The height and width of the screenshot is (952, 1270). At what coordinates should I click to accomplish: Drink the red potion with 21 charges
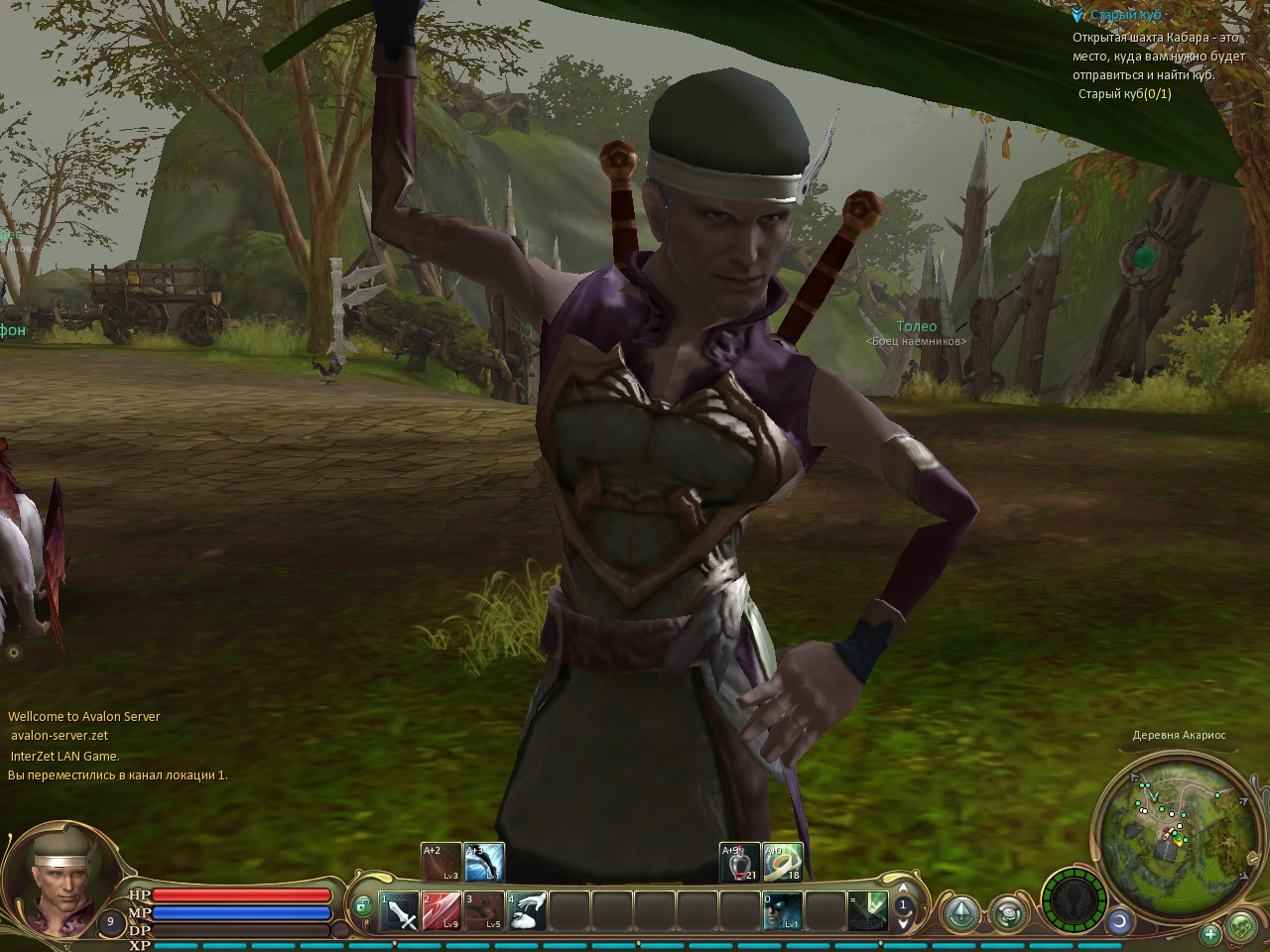click(739, 863)
